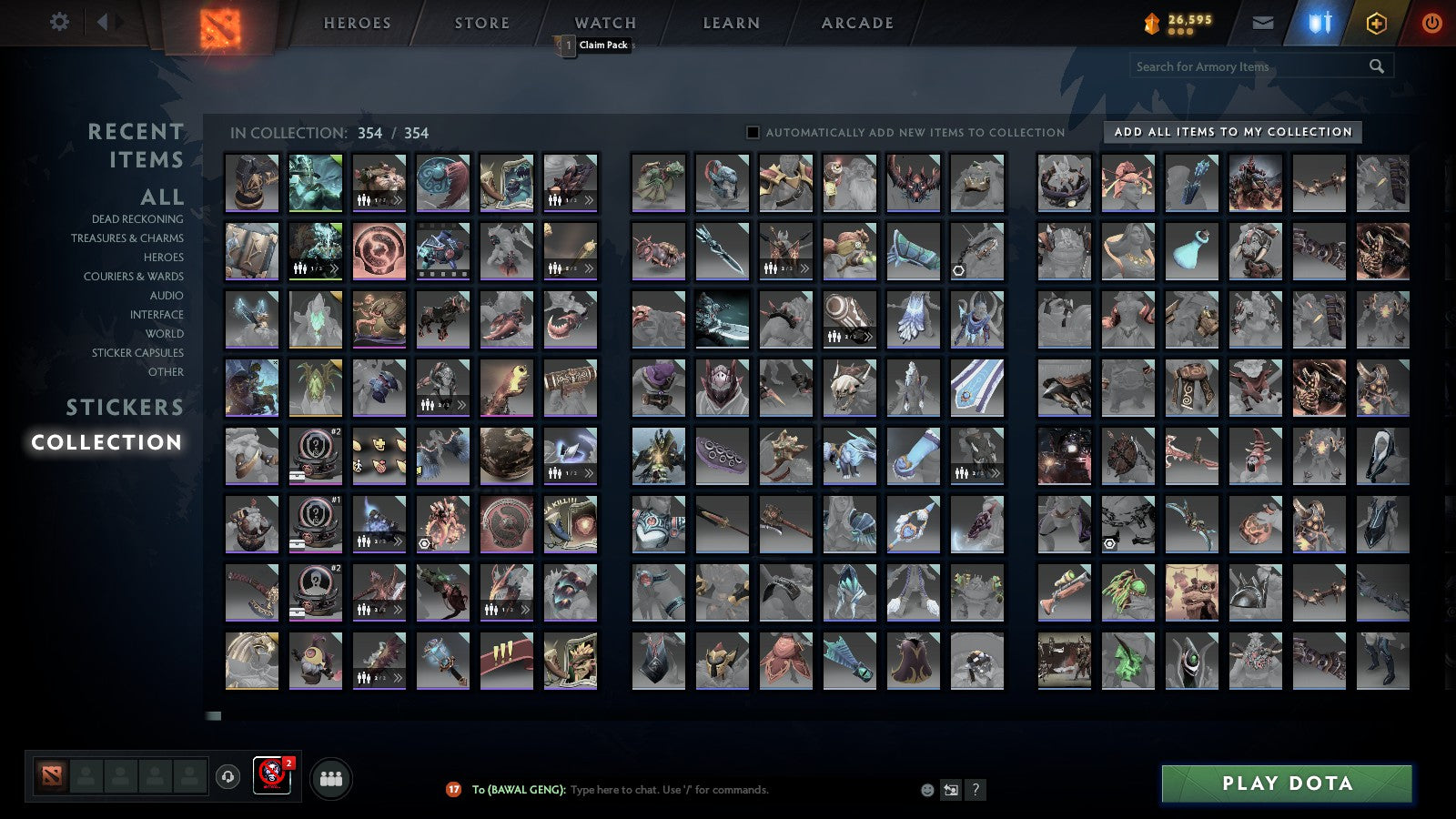The height and width of the screenshot is (819, 1456).
Task: Click the question mark help icon near chat
Action: [x=976, y=790]
